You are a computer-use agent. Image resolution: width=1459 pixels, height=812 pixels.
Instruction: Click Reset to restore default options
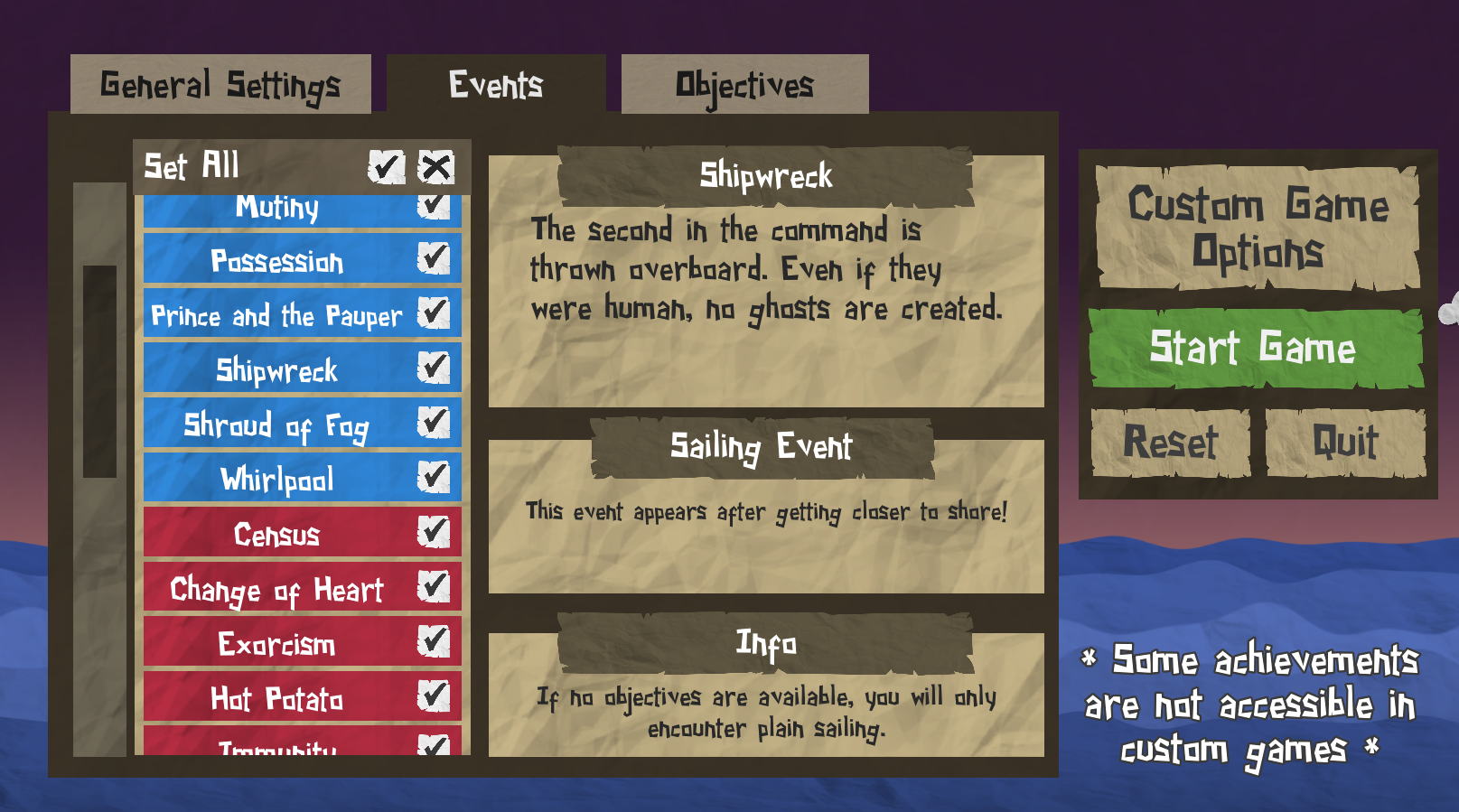pos(1169,442)
